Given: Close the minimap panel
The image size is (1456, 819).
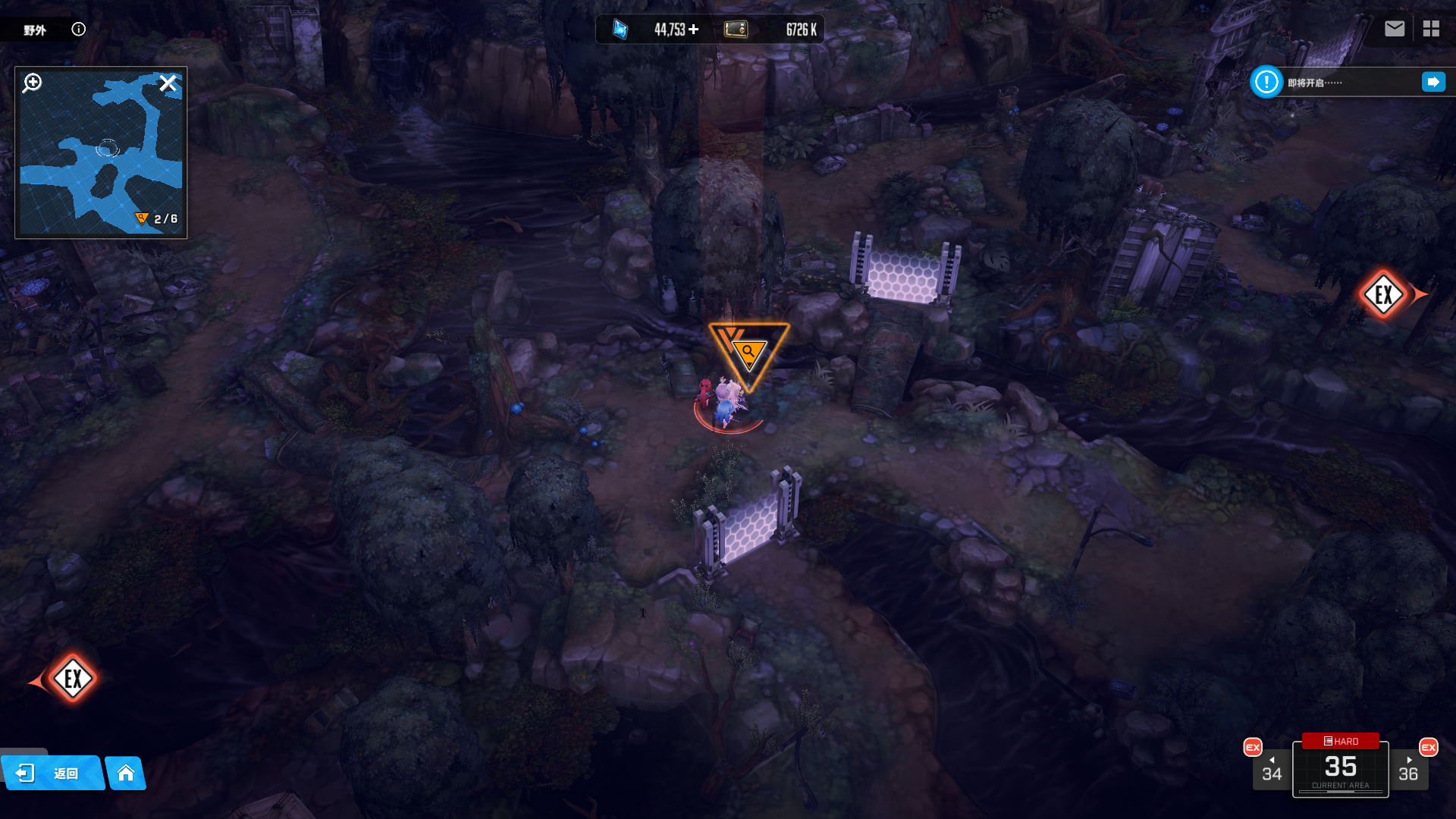Looking at the screenshot, I should pos(168,83).
